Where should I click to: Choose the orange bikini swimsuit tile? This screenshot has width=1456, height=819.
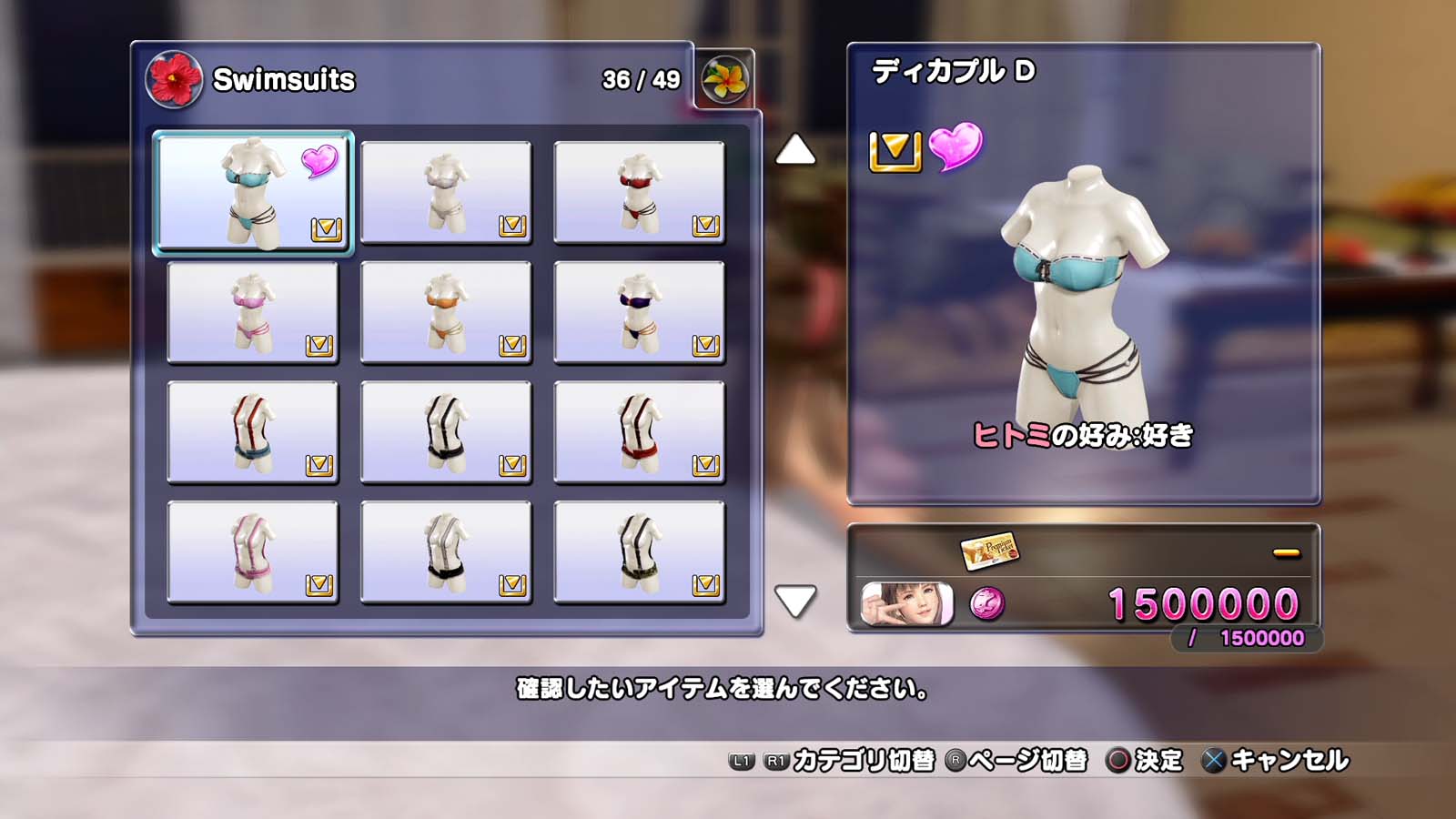[x=446, y=312]
